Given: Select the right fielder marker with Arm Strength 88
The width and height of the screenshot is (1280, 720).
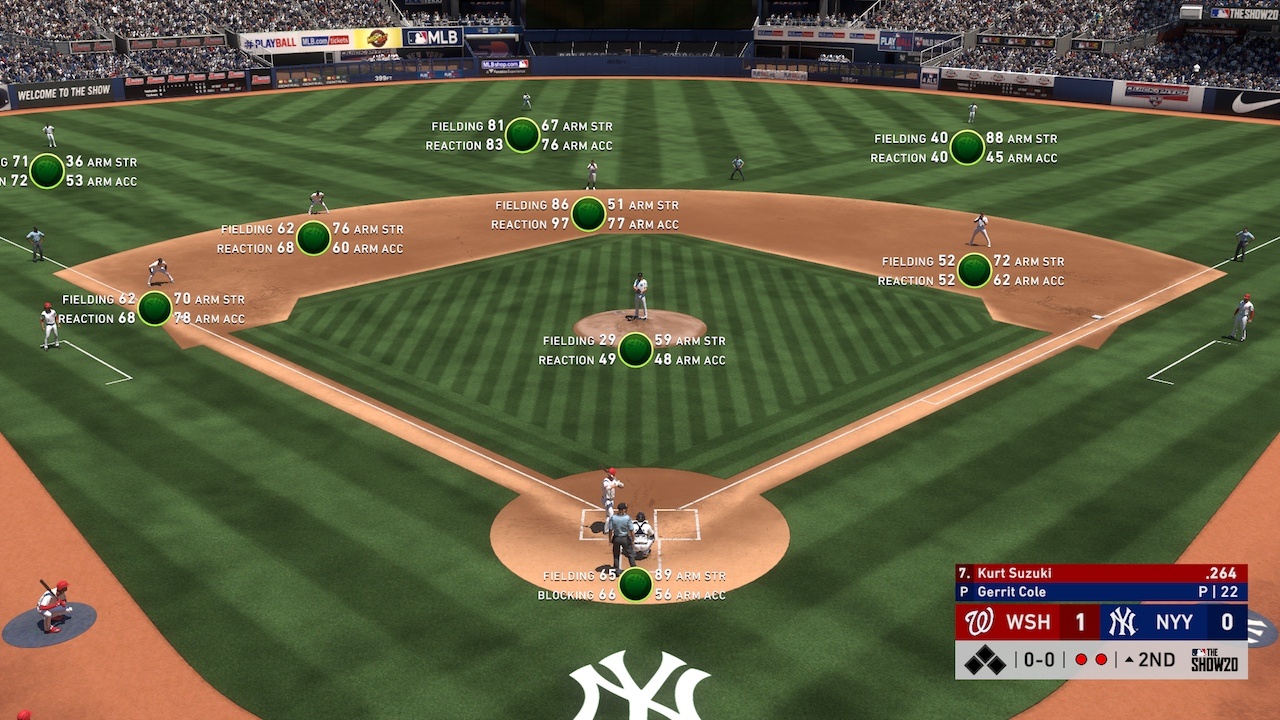Looking at the screenshot, I should coord(967,147).
